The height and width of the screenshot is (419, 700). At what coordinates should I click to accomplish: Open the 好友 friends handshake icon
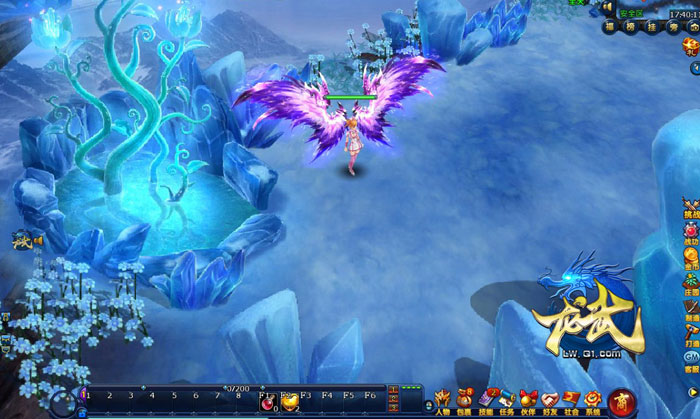coord(550,399)
